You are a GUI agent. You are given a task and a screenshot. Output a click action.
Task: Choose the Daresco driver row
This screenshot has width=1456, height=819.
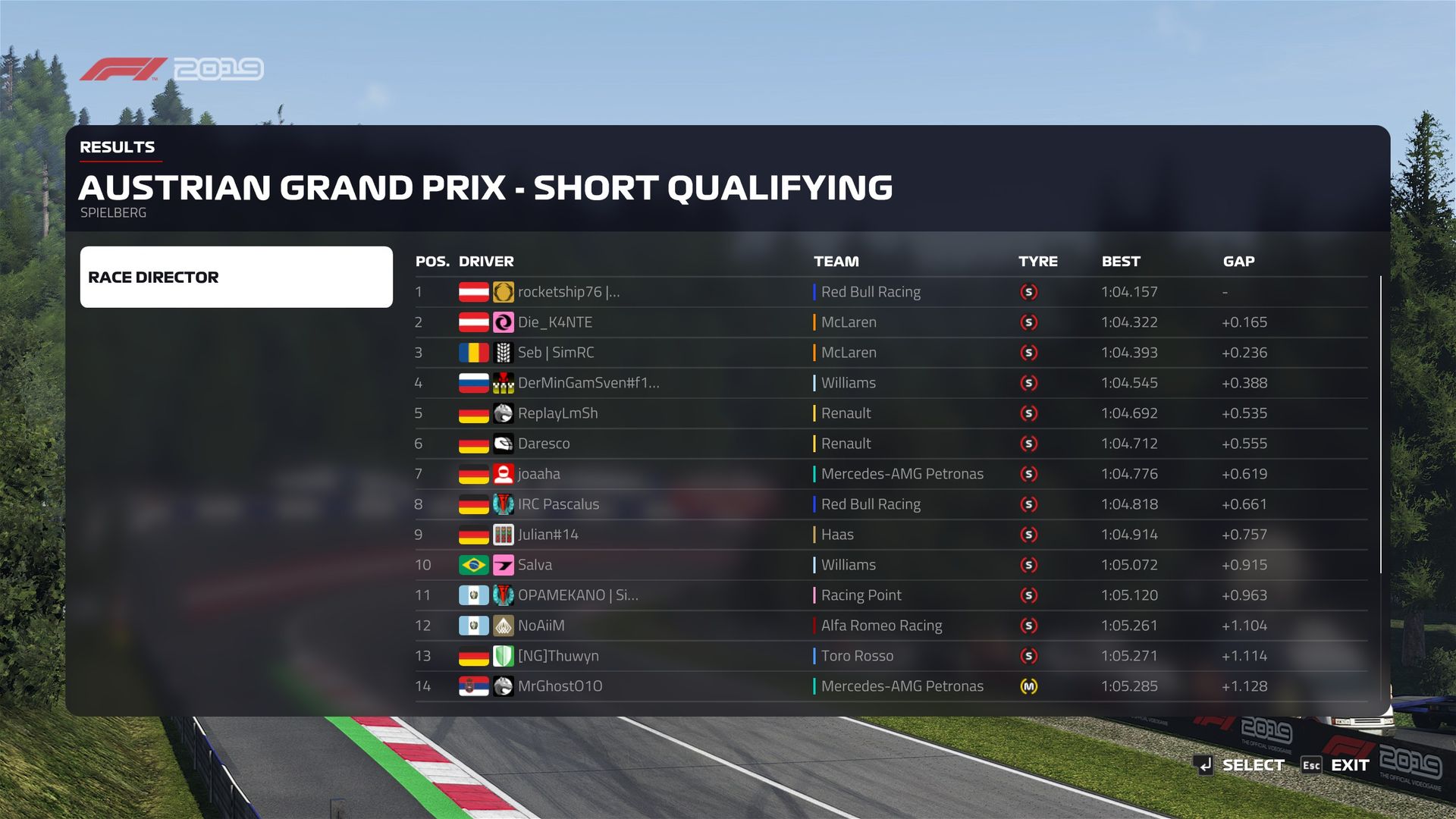click(x=544, y=444)
